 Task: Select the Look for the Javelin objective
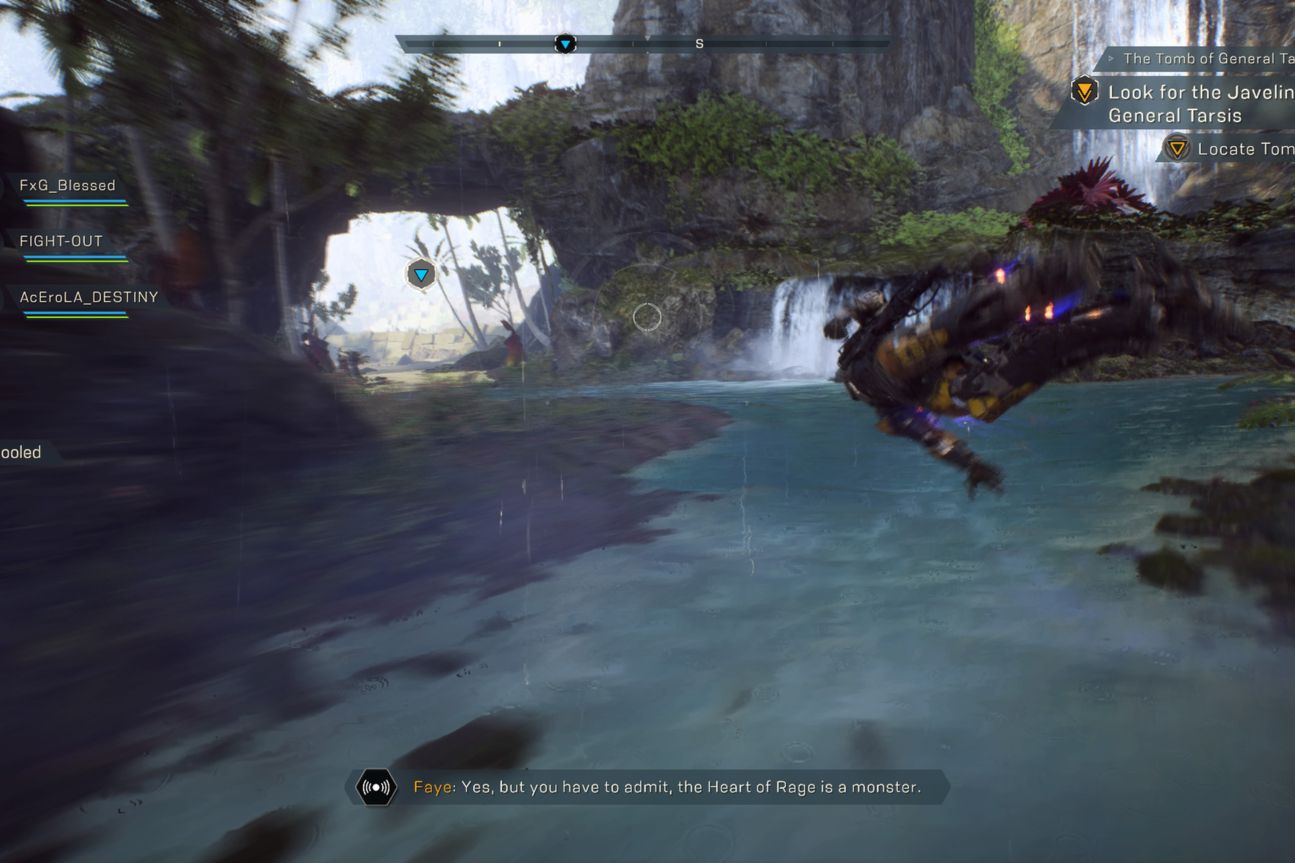coord(1188,104)
